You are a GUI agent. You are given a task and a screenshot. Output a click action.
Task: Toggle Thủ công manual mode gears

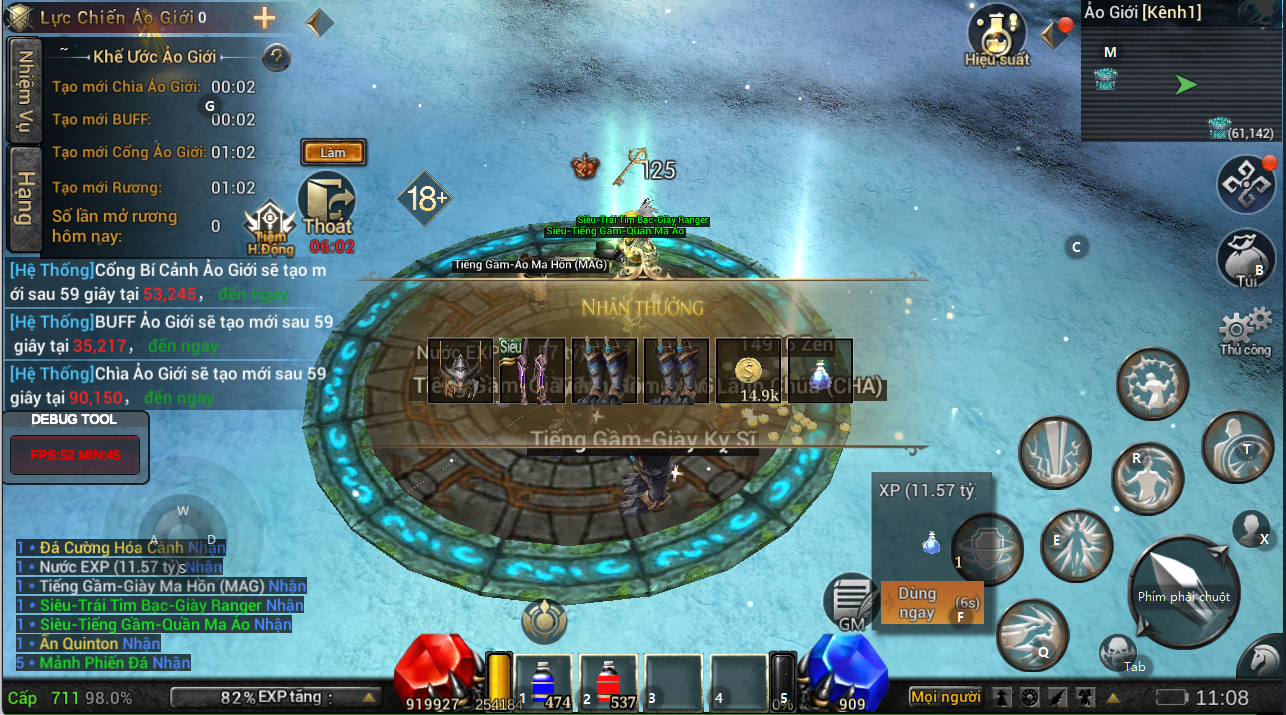coord(1245,330)
